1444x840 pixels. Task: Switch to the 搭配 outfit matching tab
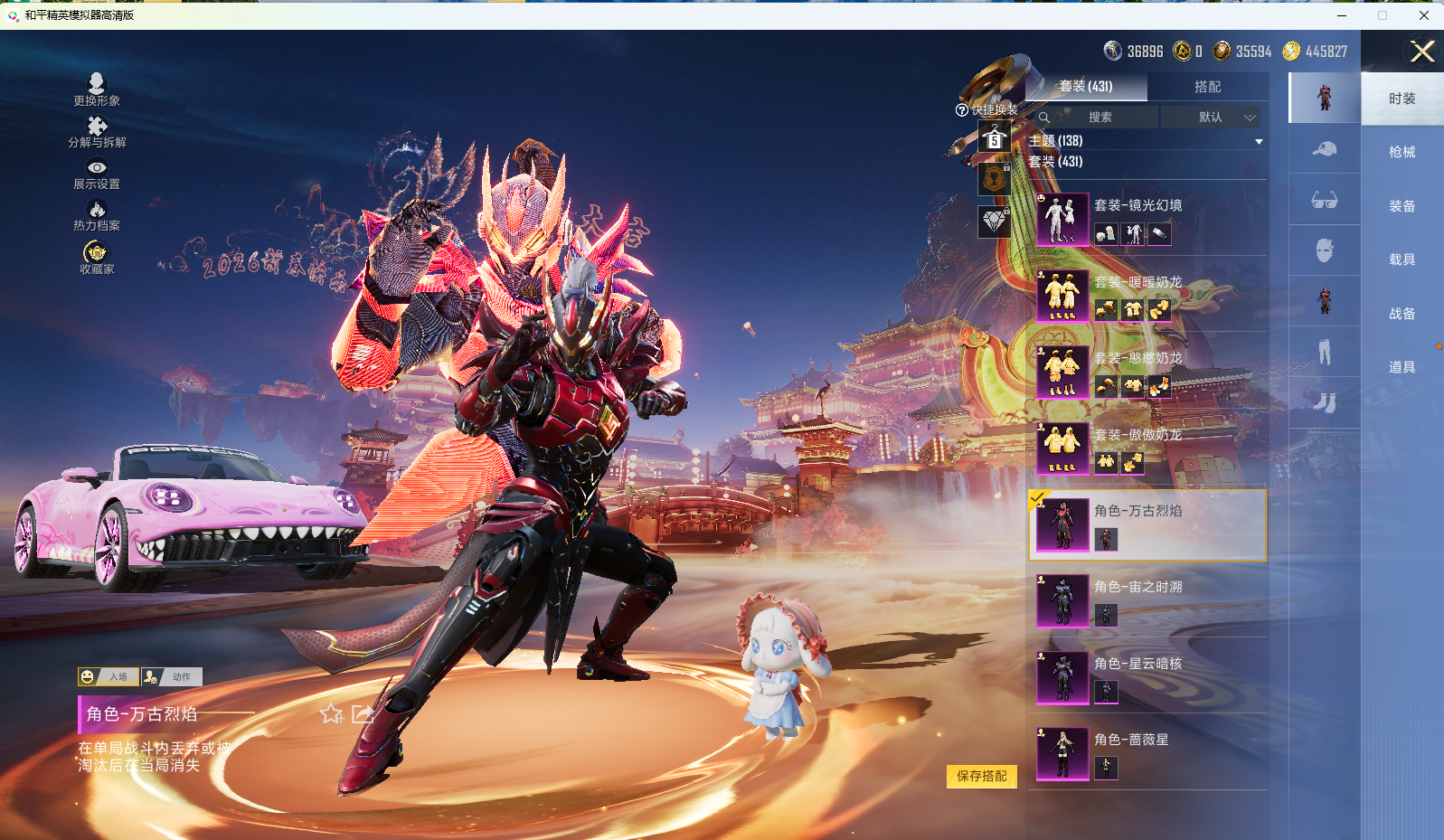(1207, 87)
